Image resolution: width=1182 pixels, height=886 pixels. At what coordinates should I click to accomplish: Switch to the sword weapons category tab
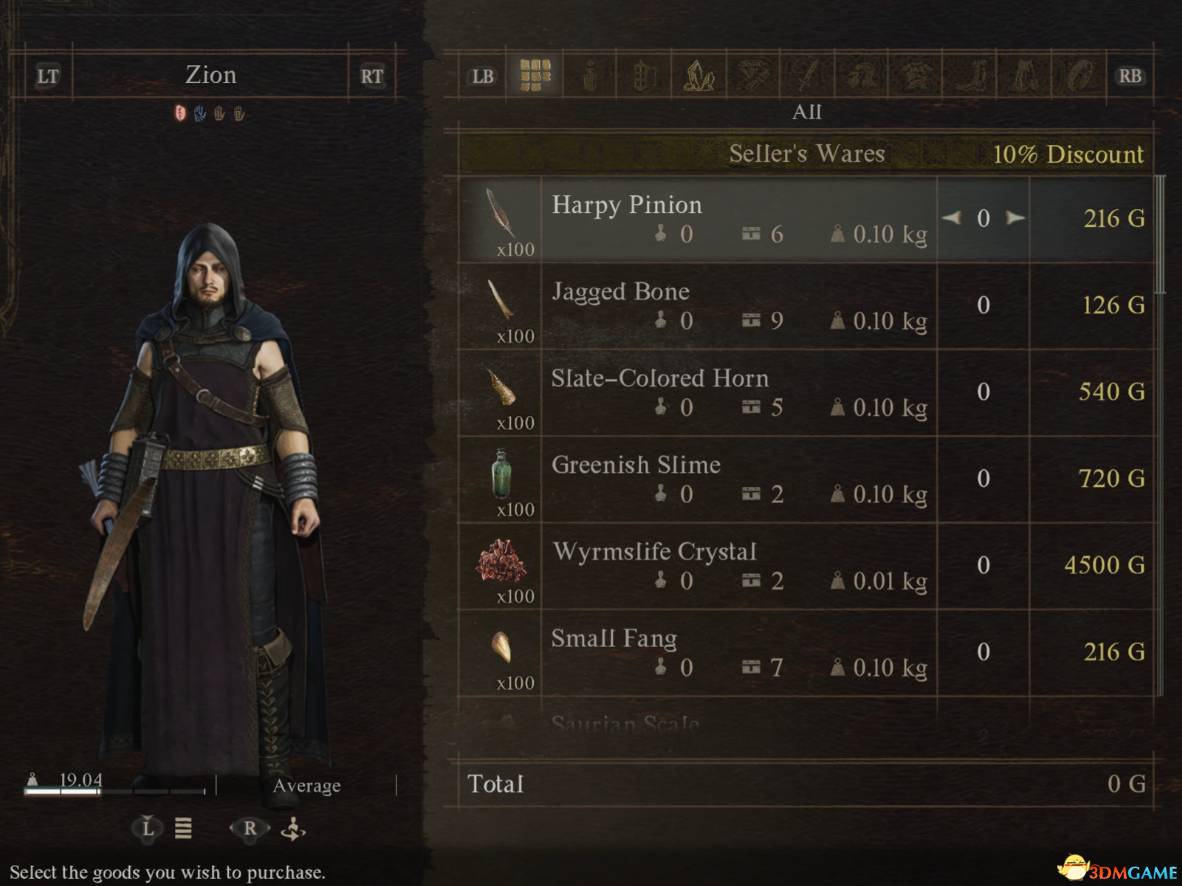coord(806,75)
